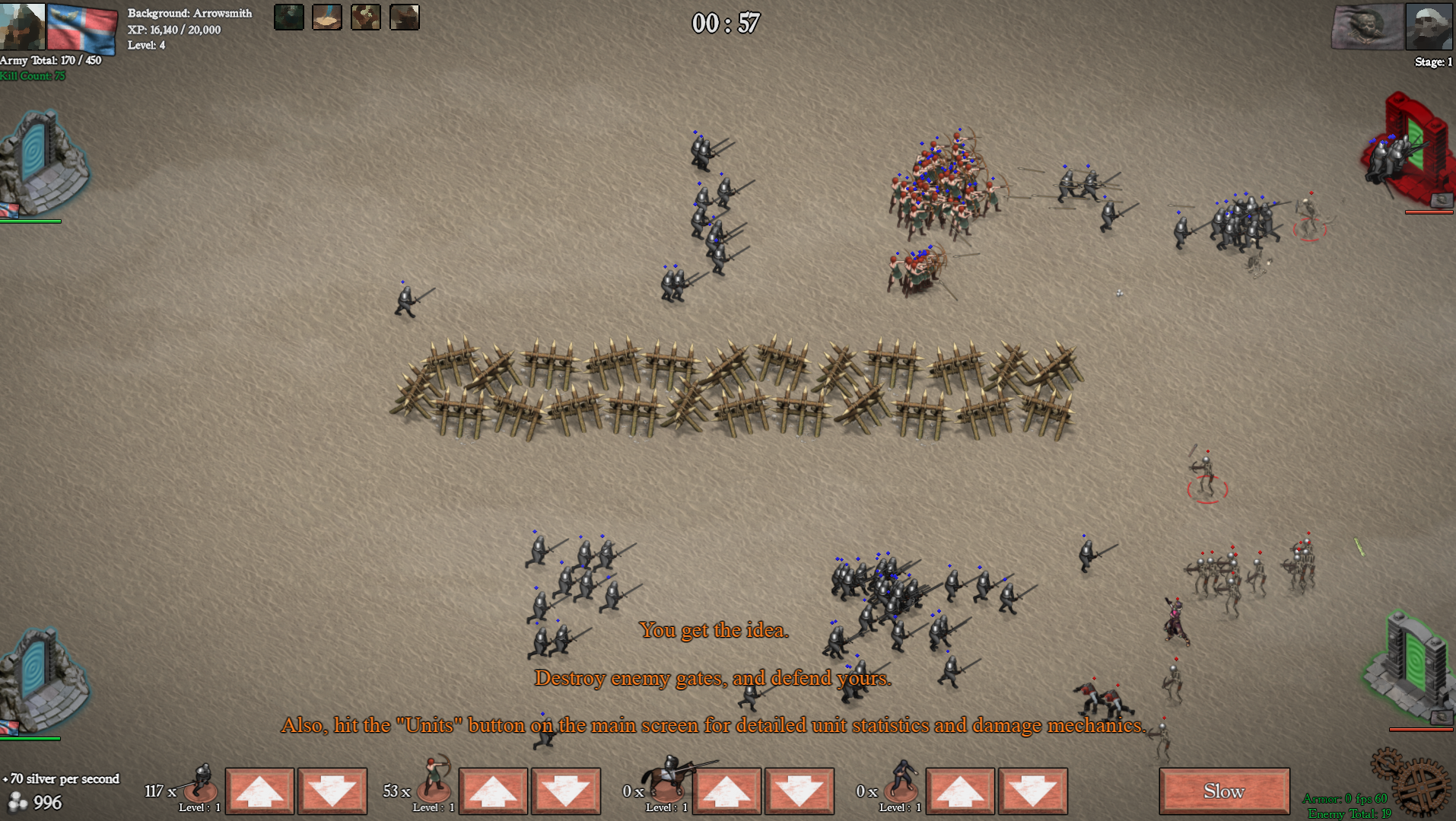Activate the blue feather perk icon
Screen dimensions: 1456x821
327,17
